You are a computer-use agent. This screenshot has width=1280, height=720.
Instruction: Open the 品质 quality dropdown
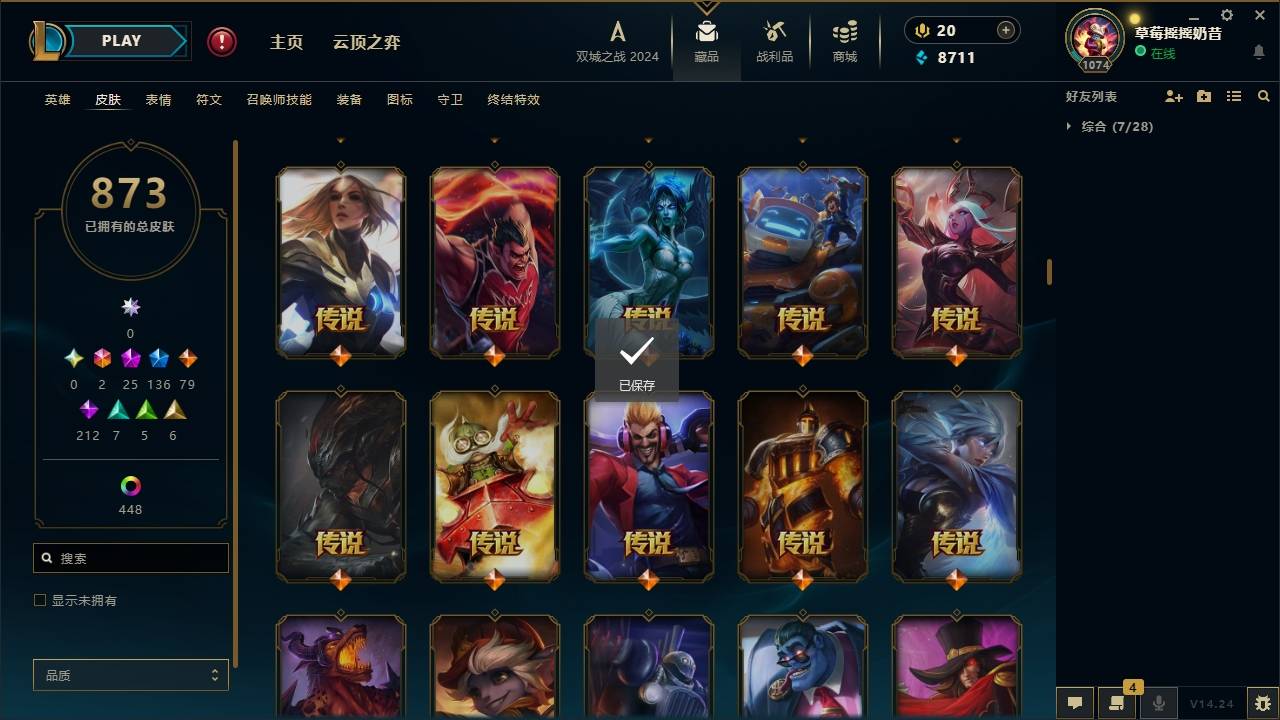coord(130,675)
